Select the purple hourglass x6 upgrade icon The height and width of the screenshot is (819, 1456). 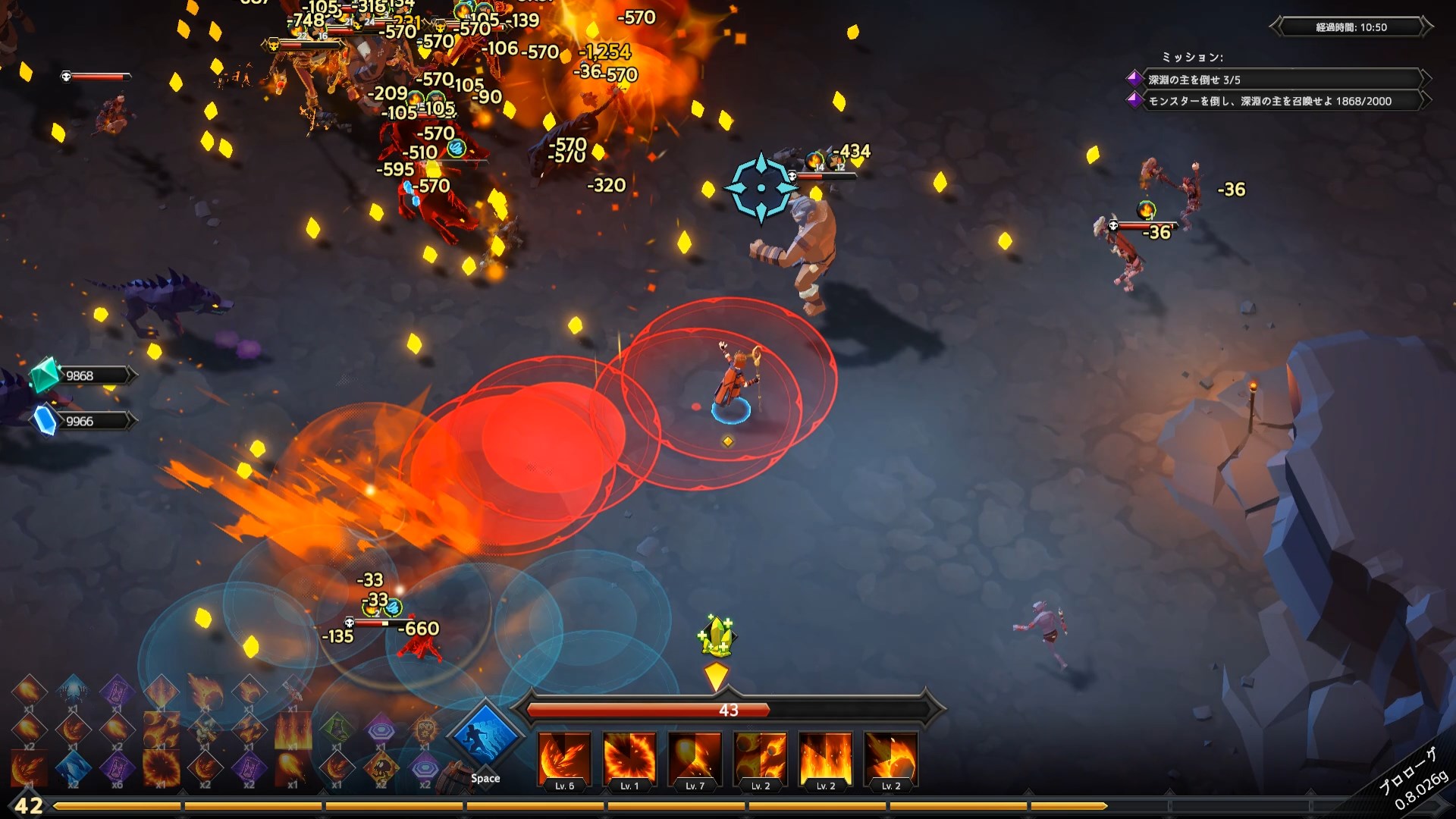[x=117, y=767]
